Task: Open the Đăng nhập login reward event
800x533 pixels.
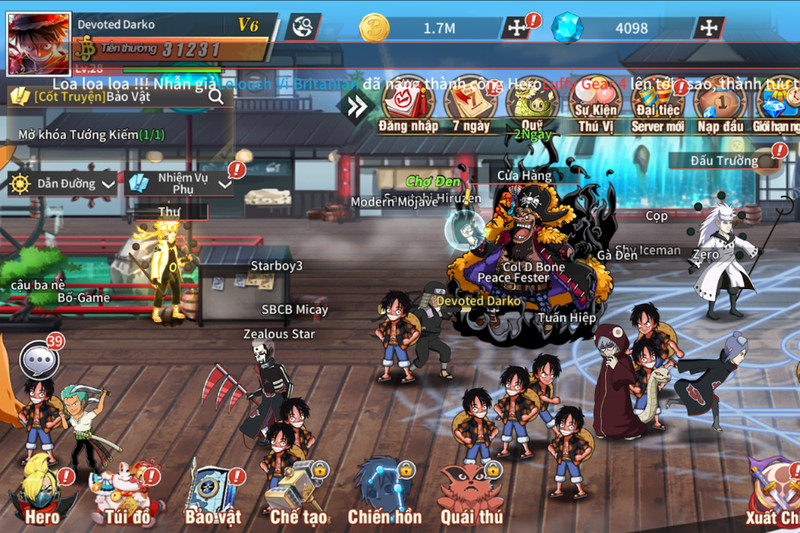Action: 408,106
